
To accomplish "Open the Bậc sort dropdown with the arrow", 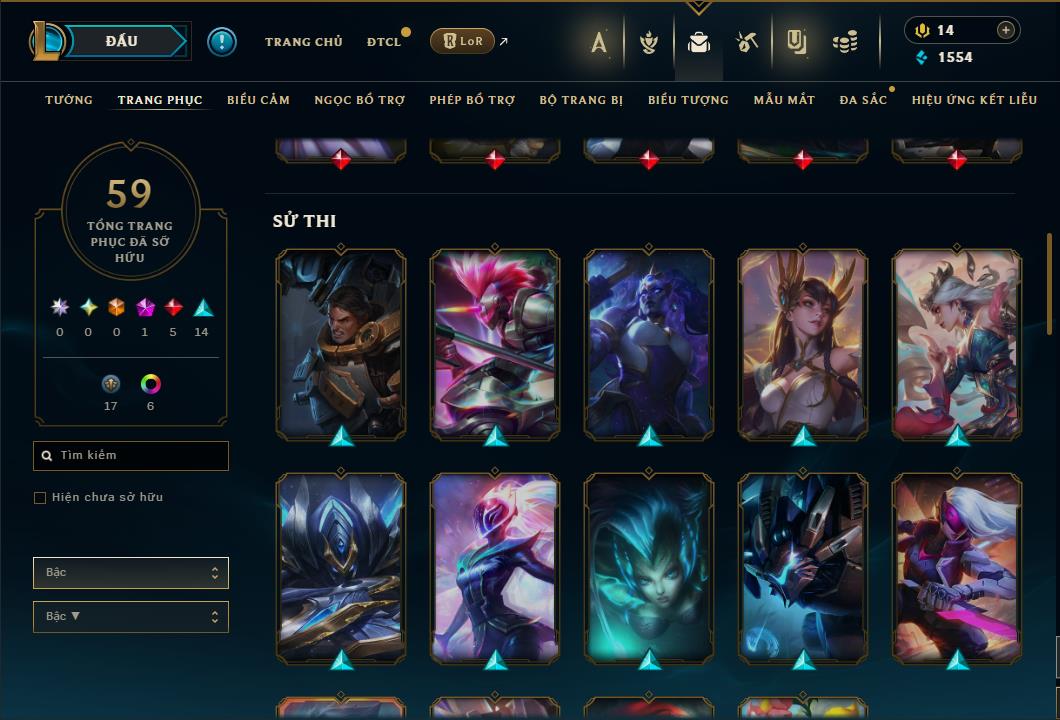I will click(x=131, y=617).
